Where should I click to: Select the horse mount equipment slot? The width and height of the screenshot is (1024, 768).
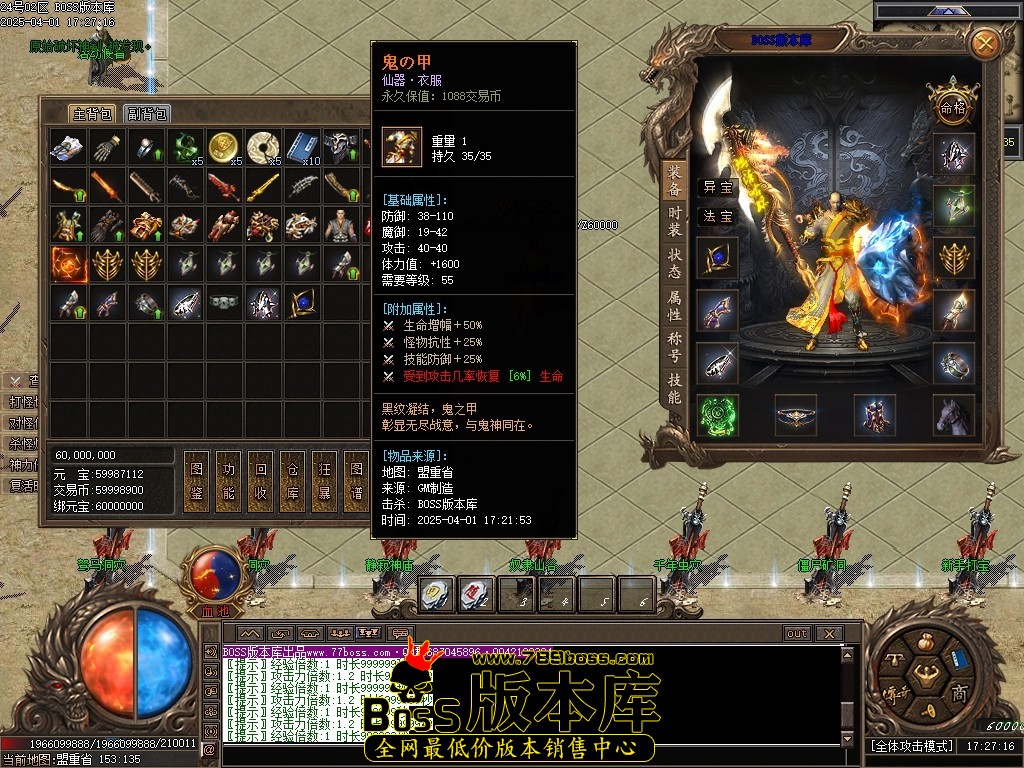click(954, 414)
